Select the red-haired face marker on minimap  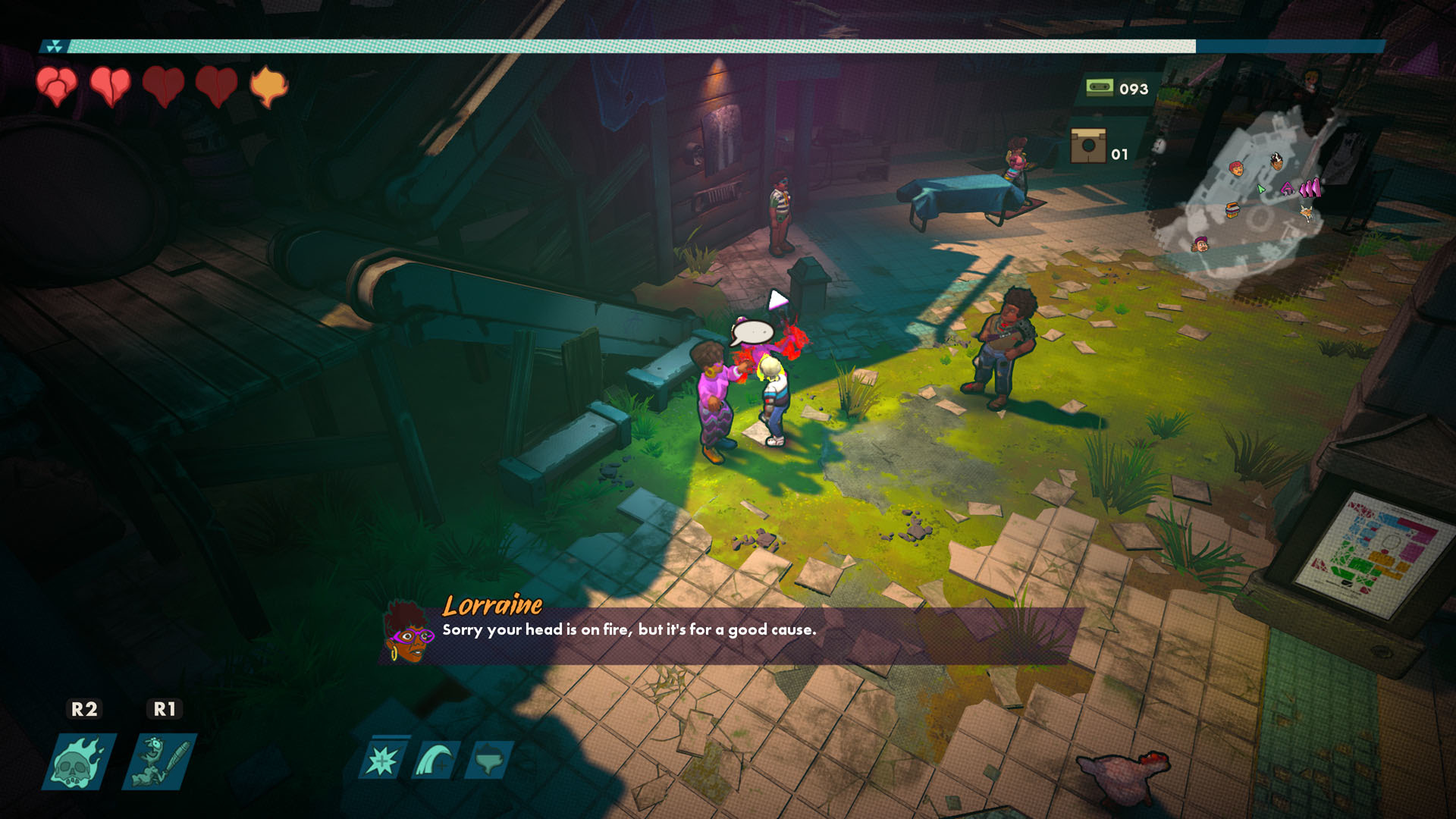(1236, 168)
